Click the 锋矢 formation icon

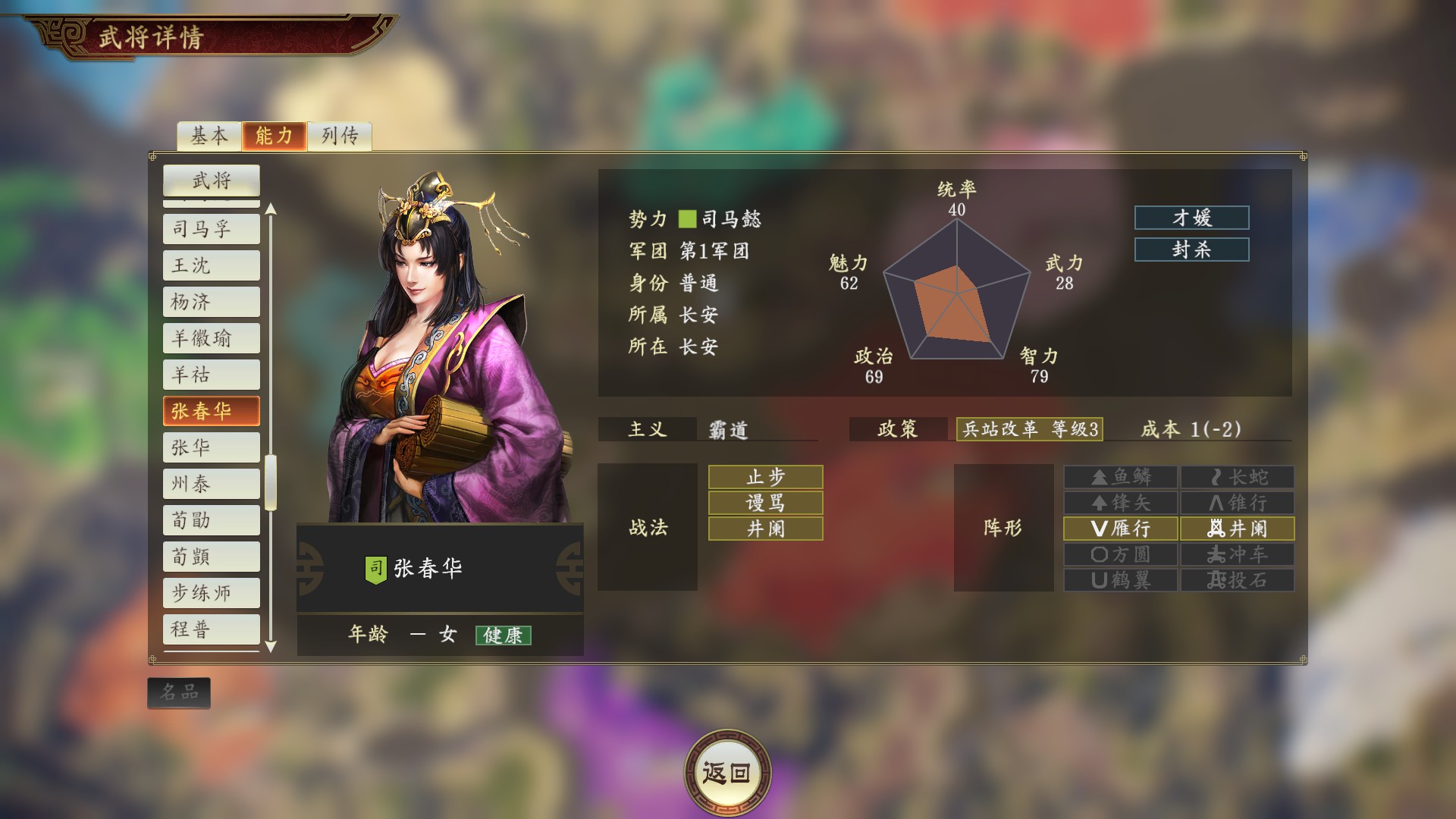point(1120,503)
